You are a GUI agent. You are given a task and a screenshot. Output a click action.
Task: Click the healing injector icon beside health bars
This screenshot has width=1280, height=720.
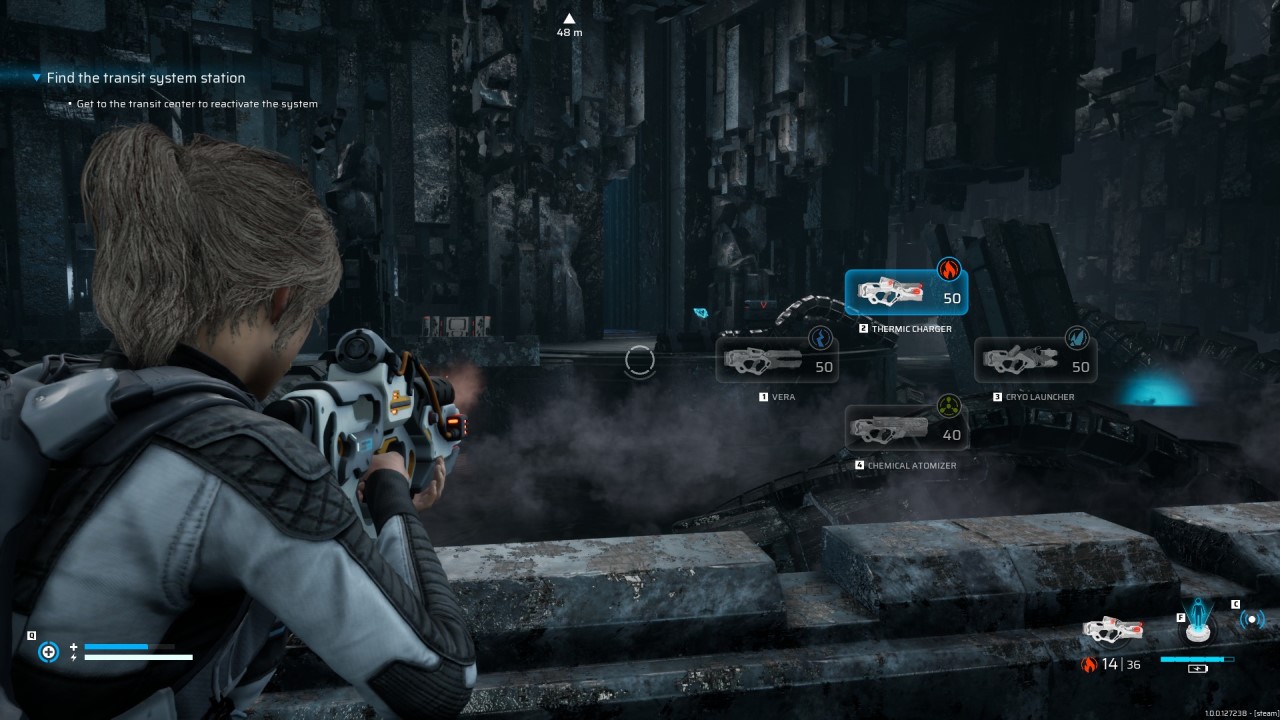click(x=48, y=652)
